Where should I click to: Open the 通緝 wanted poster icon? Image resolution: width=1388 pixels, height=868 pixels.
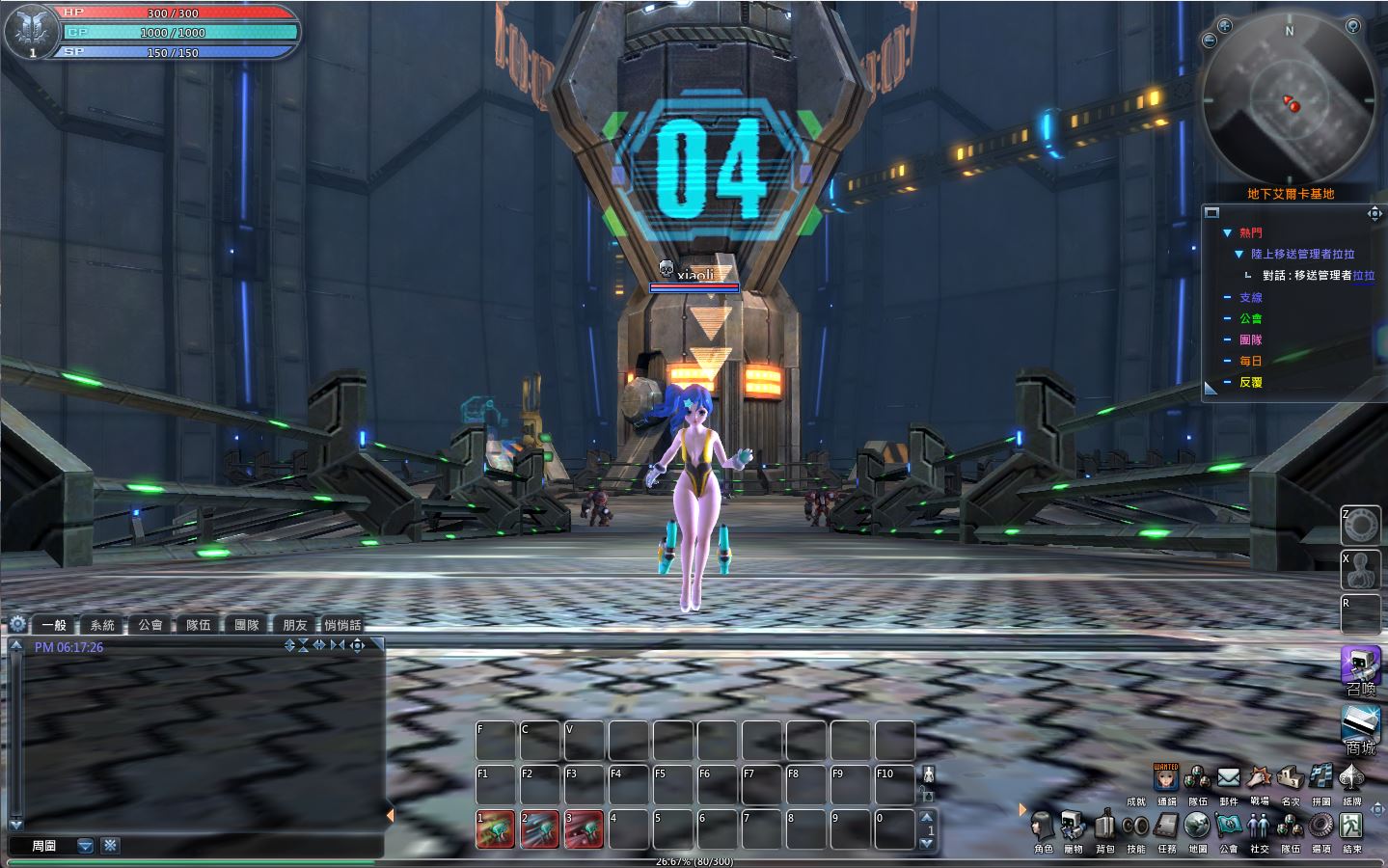[1166, 777]
